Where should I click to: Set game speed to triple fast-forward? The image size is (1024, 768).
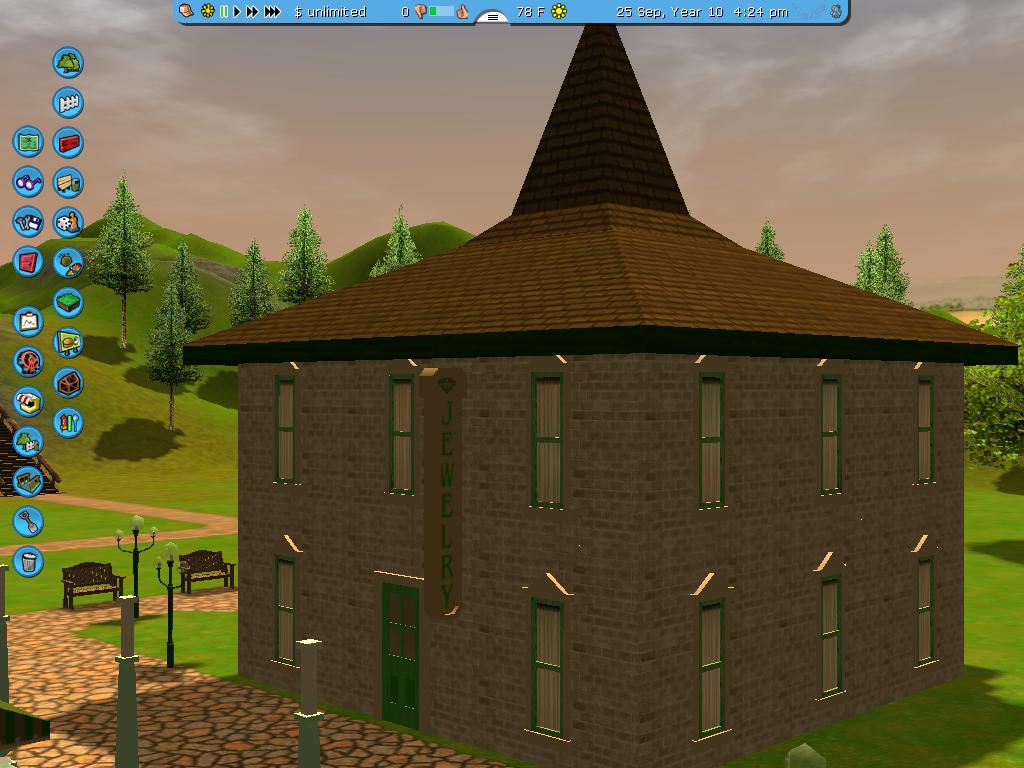[x=272, y=12]
